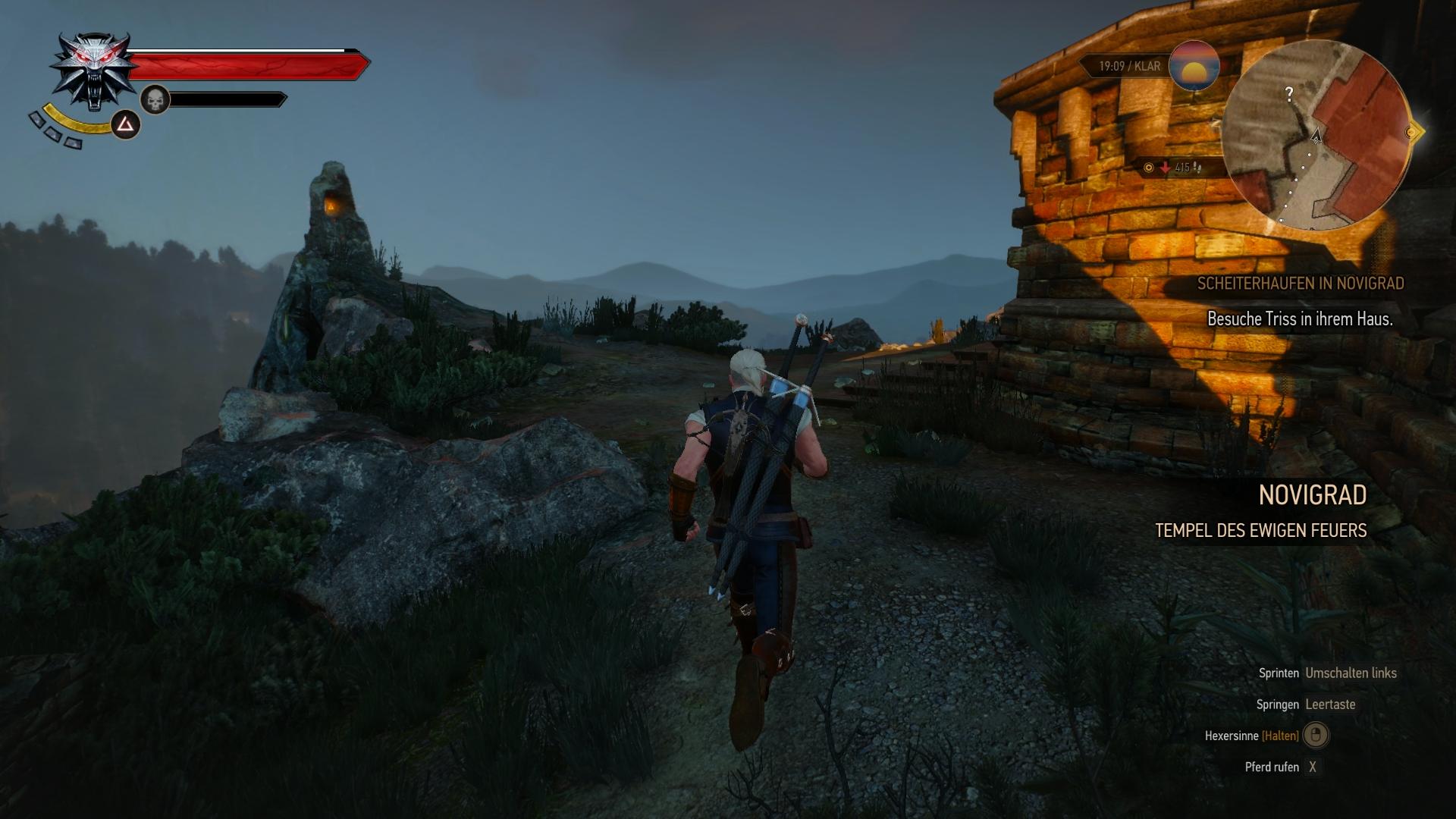Click the skull toxicity icon
The image size is (1456, 819).
(155, 99)
